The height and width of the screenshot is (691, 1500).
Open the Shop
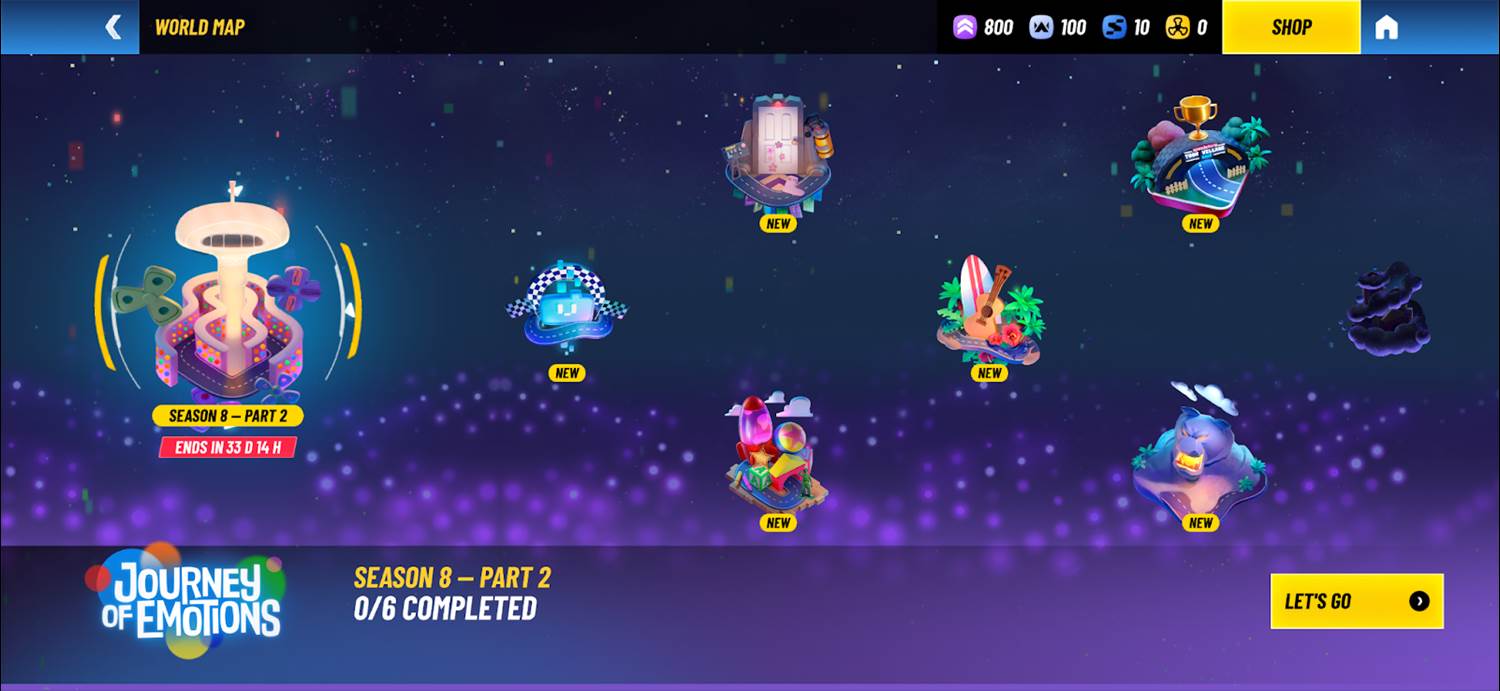pyautogui.click(x=1290, y=27)
